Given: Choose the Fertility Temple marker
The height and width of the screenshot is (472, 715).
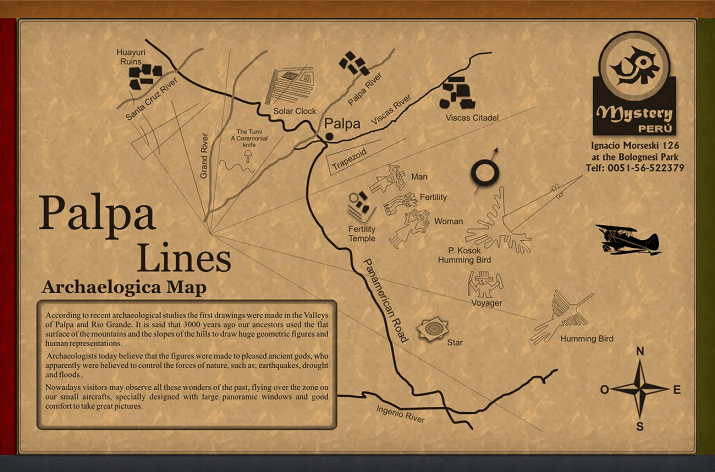Looking at the screenshot, I should click(x=360, y=209).
